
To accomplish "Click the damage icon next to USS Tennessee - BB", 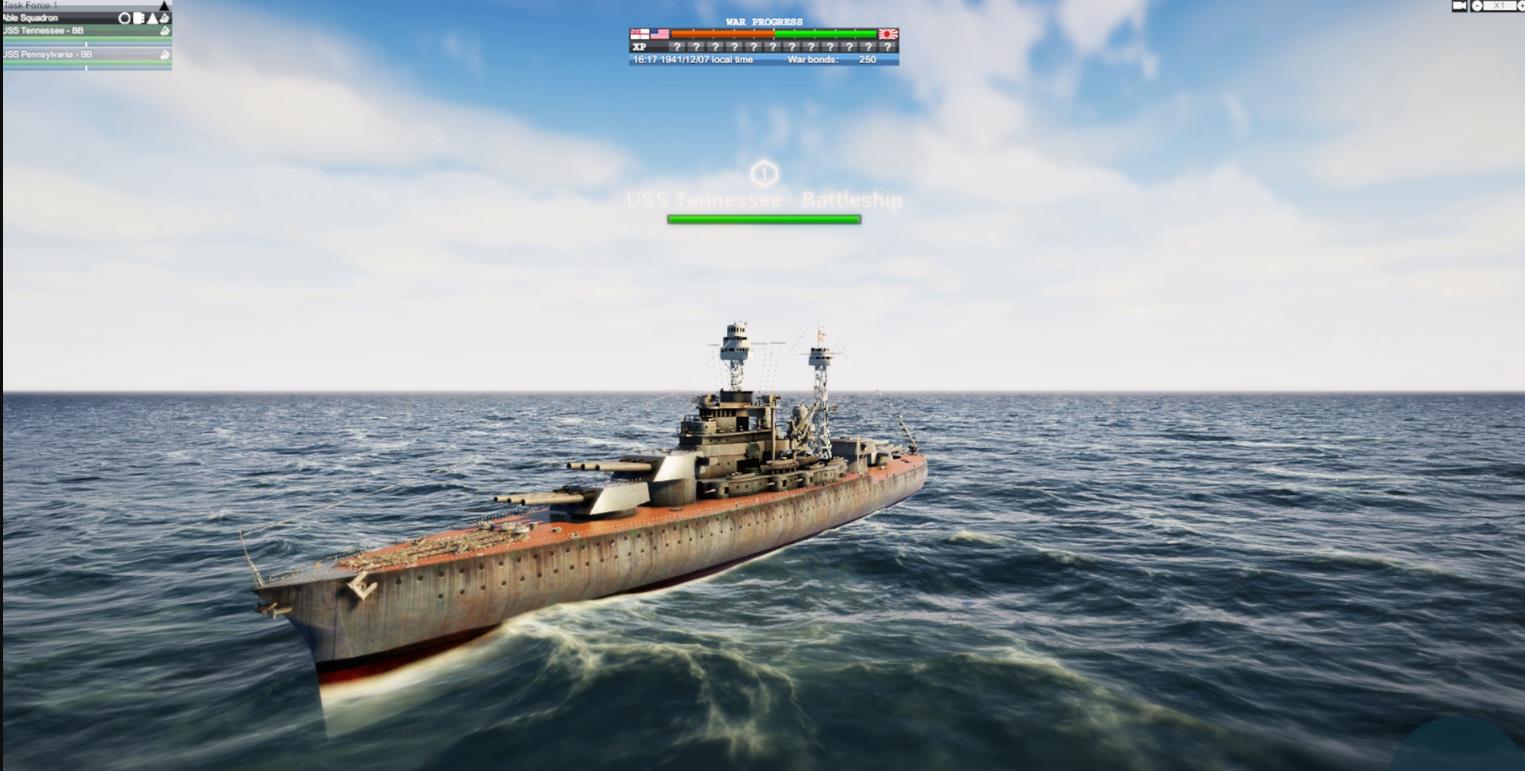I will [165, 31].
